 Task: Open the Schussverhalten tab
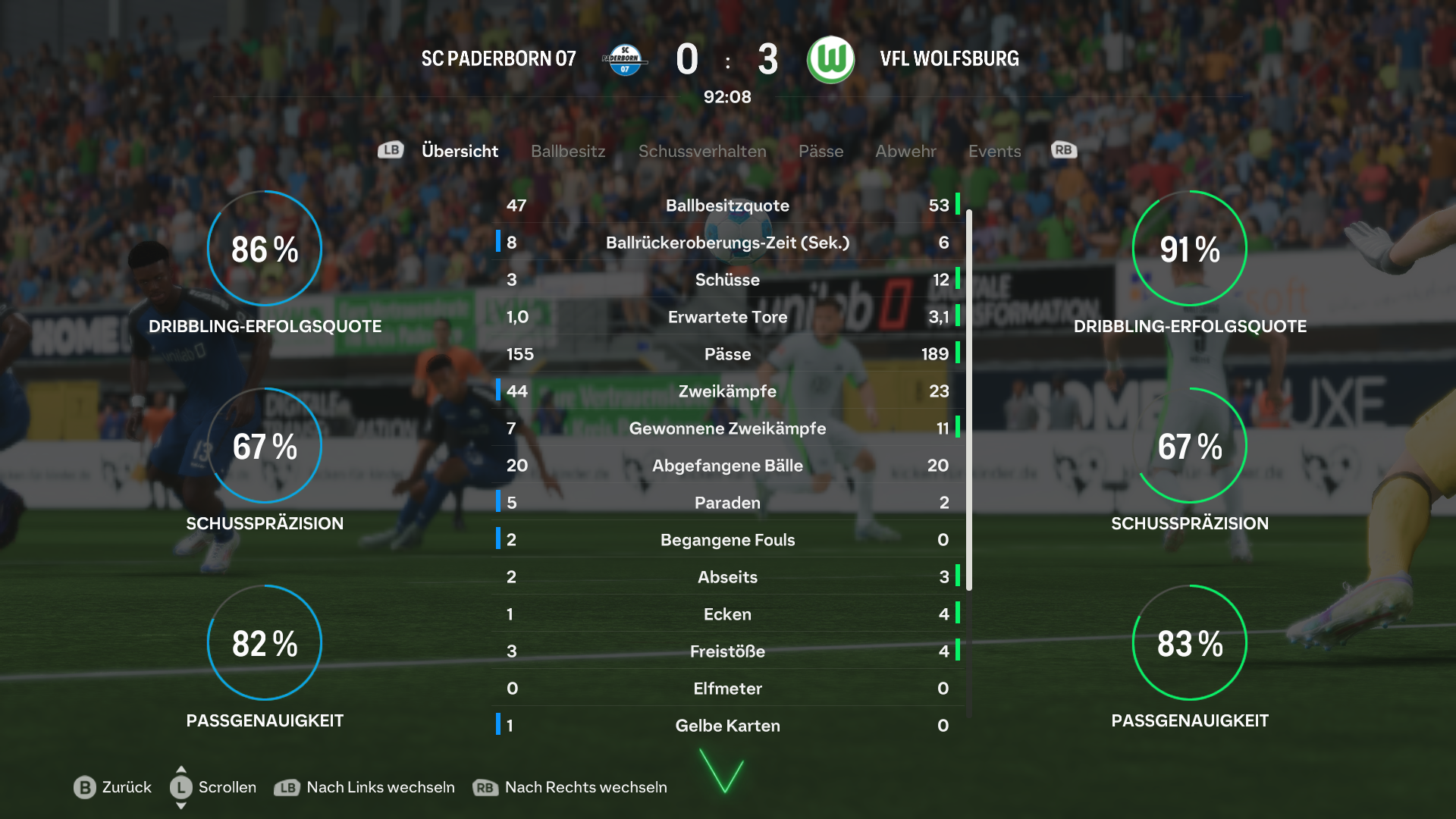tap(702, 151)
